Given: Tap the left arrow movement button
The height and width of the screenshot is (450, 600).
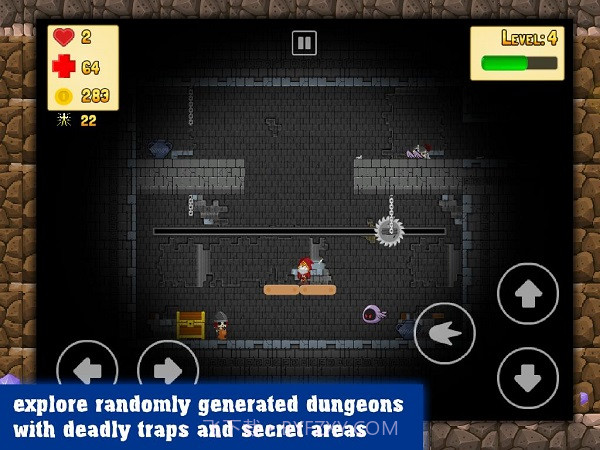Looking at the screenshot, I should pyautogui.click(x=88, y=369).
